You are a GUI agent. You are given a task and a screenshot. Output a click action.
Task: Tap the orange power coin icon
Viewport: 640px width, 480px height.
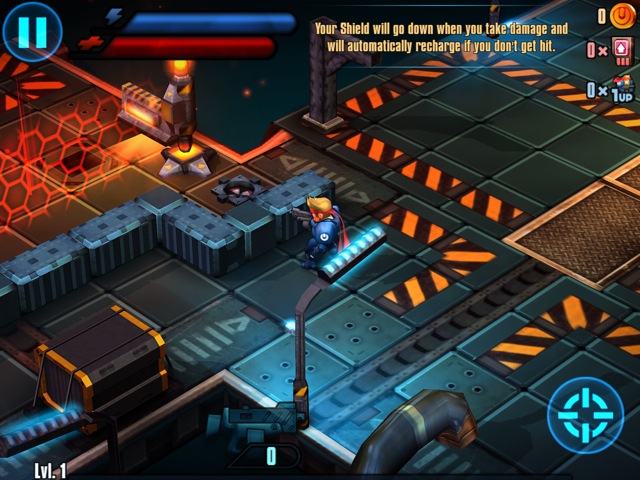pos(623,15)
